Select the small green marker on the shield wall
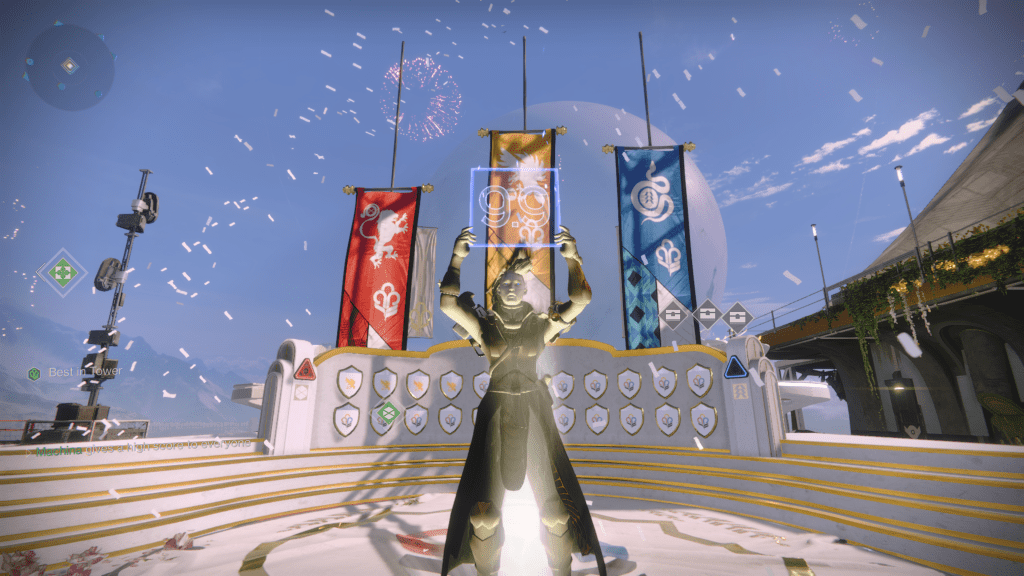The width and height of the screenshot is (1024, 576). (x=386, y=411)
